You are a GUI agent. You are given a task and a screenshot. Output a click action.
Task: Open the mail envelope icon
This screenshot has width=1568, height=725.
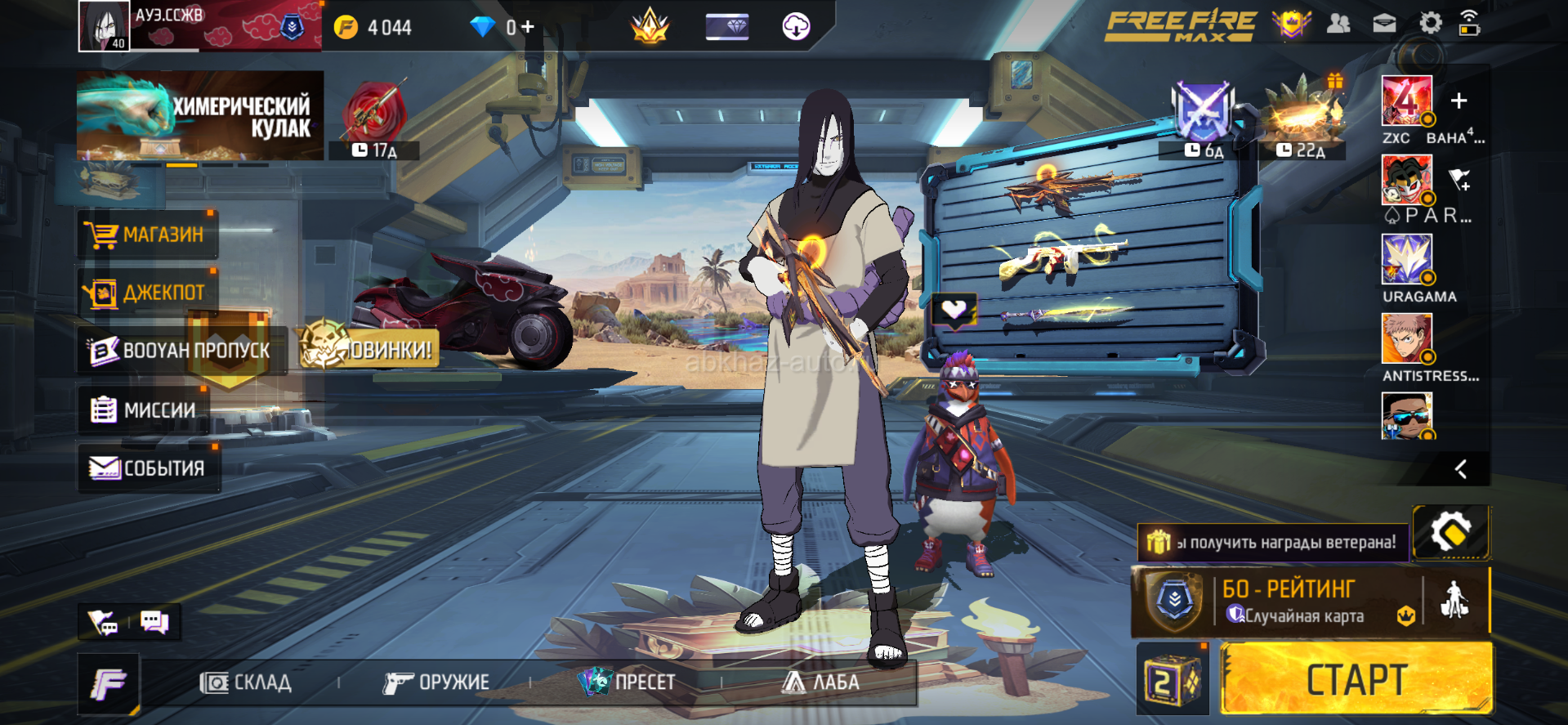(1384, 24)
